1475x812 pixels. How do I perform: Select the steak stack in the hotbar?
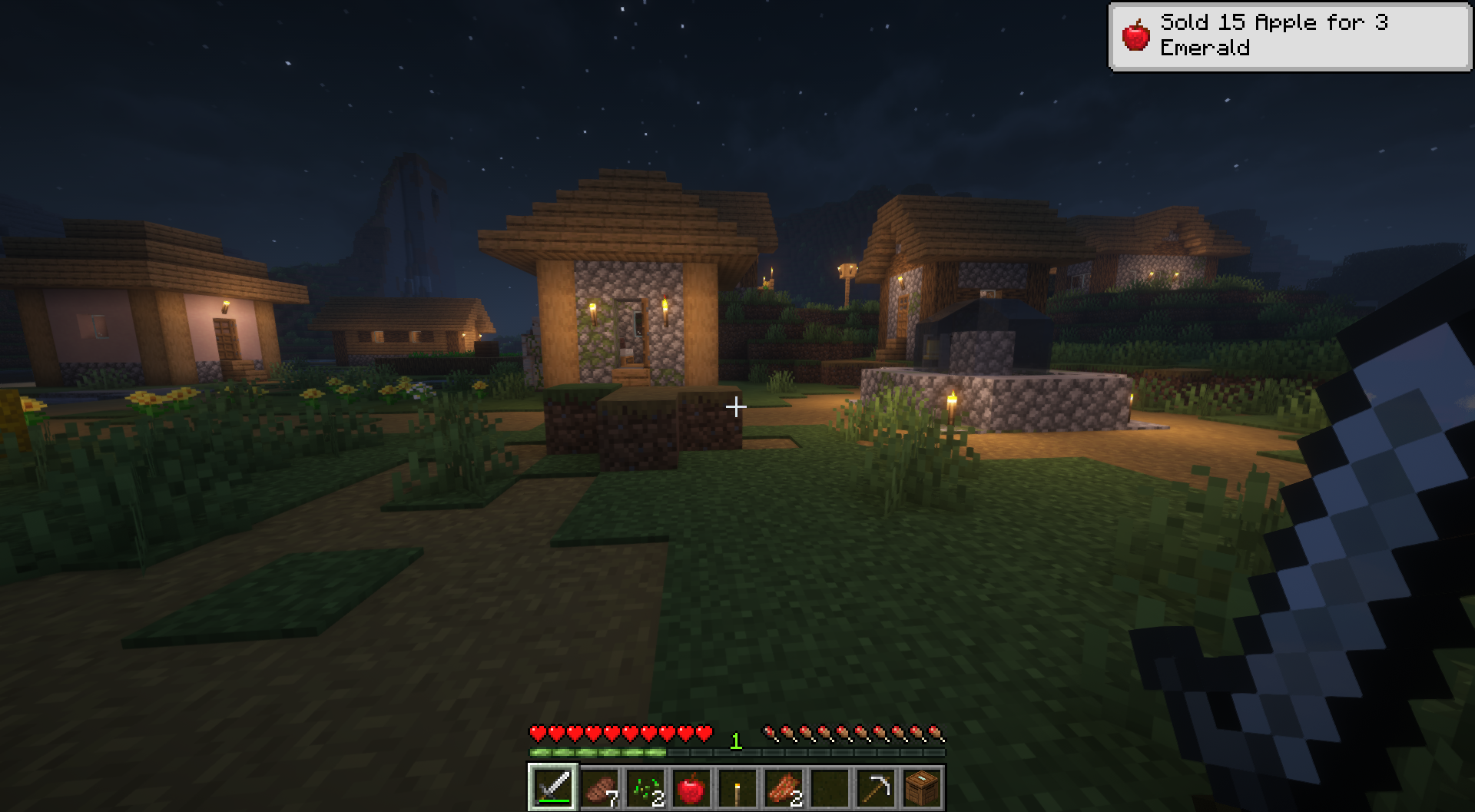[x=599, y=787]
